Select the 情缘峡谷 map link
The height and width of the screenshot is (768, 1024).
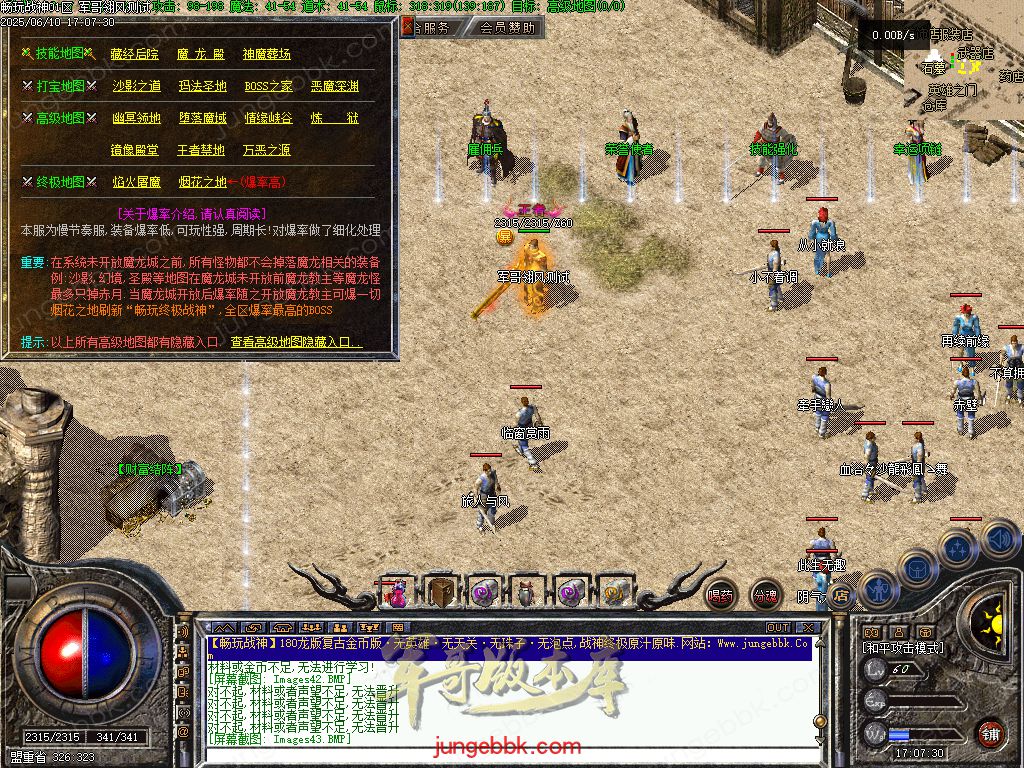click(268, 118)
